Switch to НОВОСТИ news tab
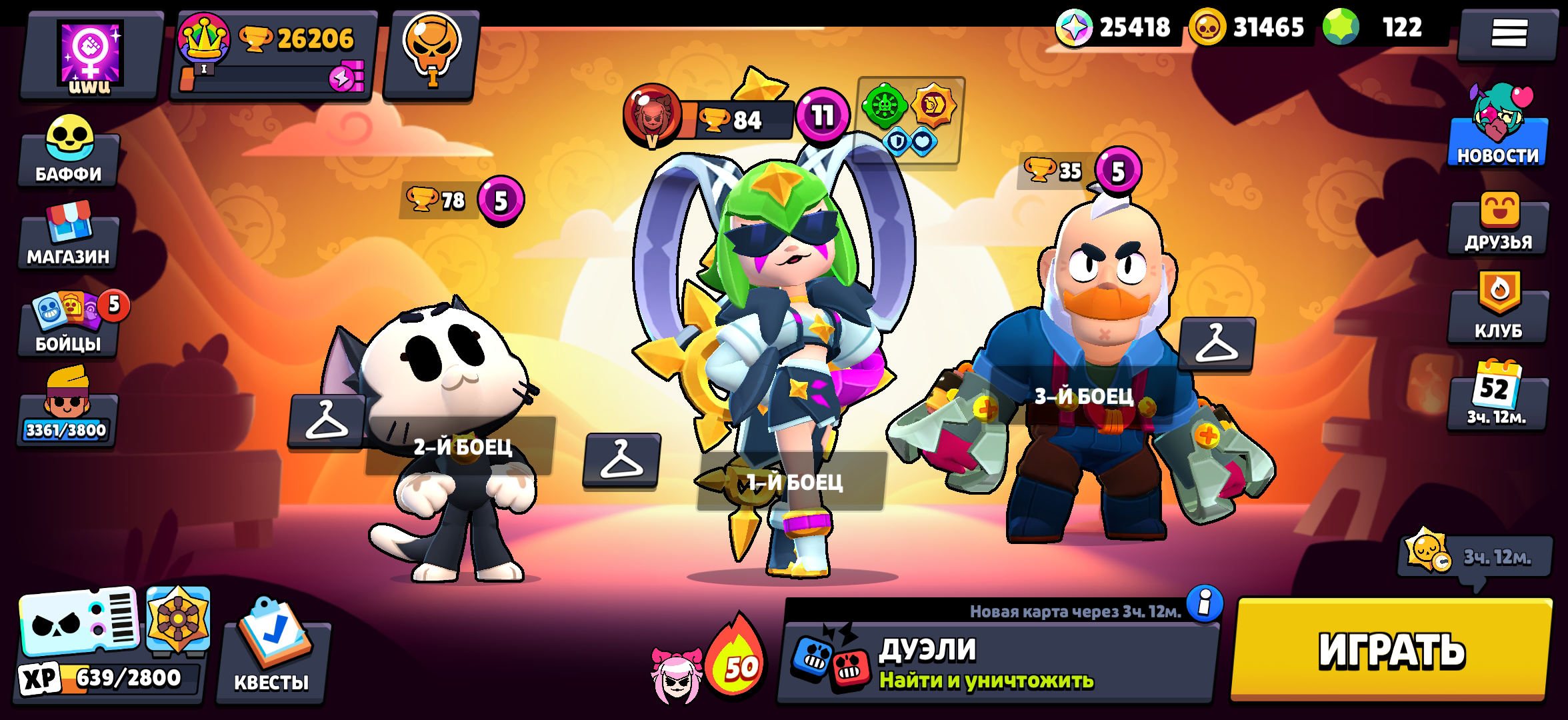The width and height of the screenshot is (1568, 720). (1499, 140)
